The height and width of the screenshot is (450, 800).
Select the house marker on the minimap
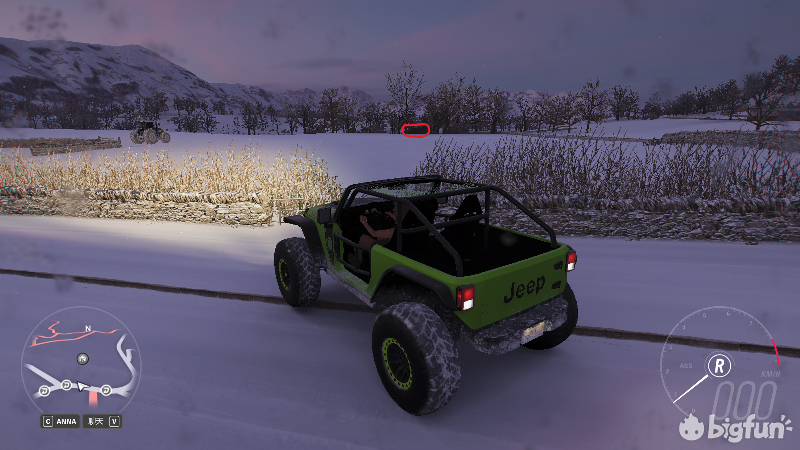[x=82, y=358]
